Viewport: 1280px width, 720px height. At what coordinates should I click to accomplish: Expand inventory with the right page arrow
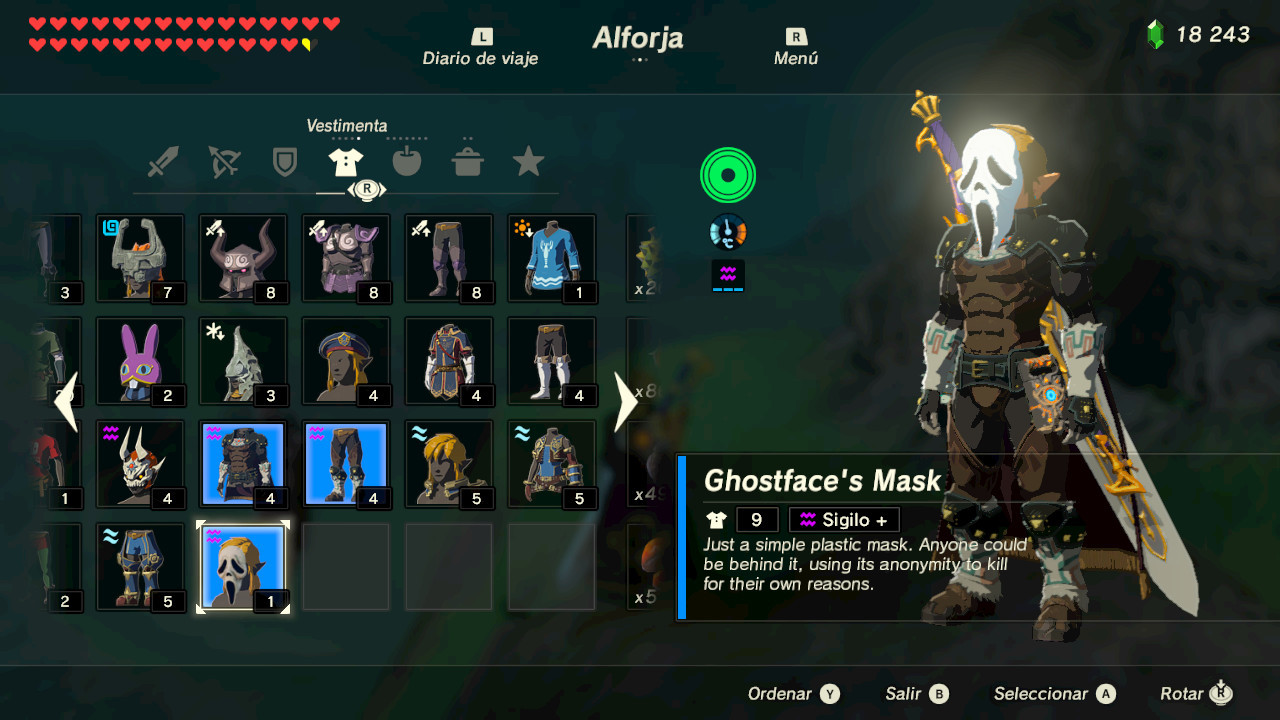[626, 402]
